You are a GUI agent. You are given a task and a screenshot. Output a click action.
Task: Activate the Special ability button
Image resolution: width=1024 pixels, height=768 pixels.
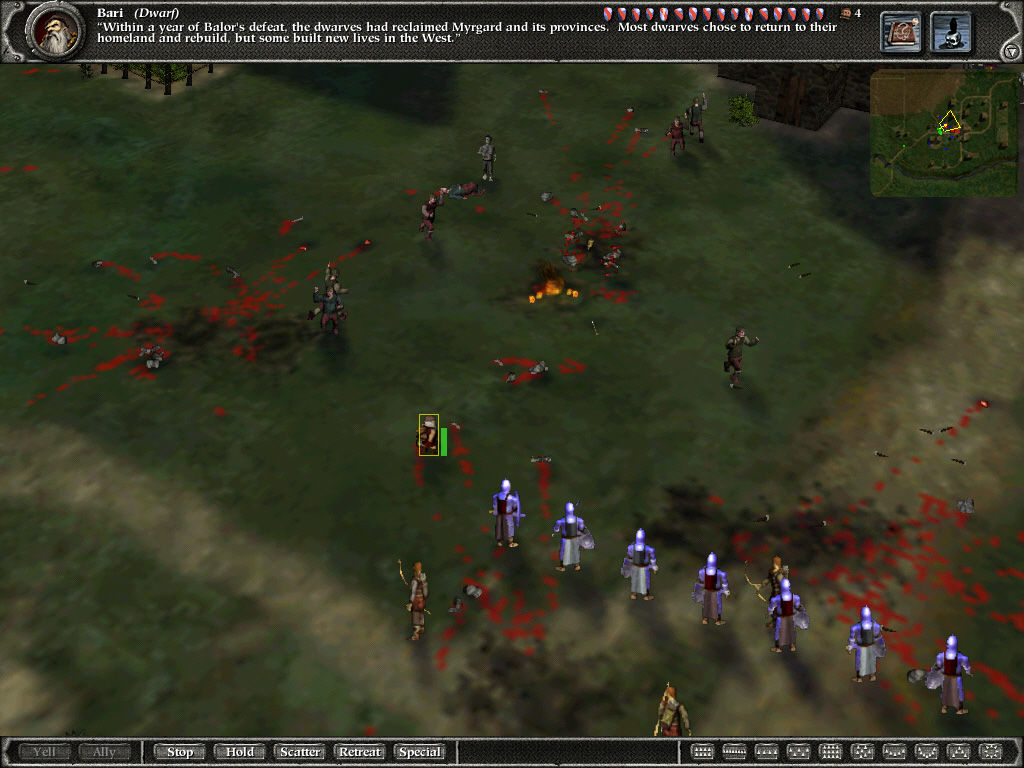click(x=420, y=752)
